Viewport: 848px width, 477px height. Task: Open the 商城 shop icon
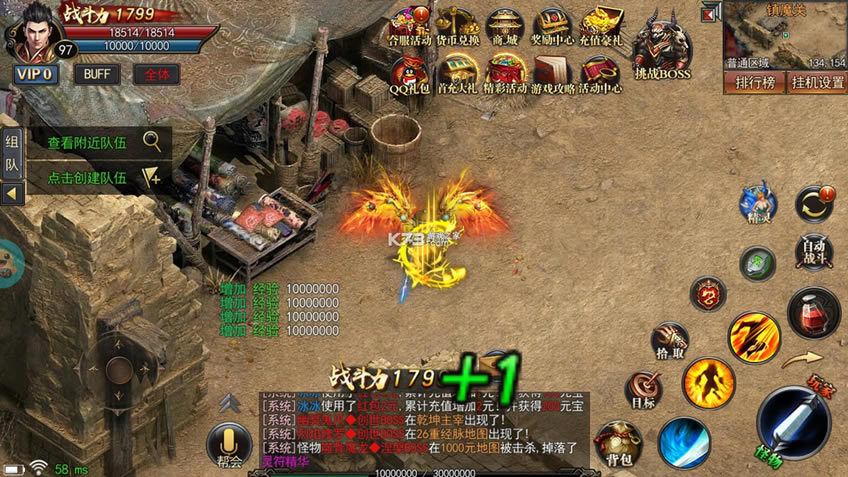point(505,27)
